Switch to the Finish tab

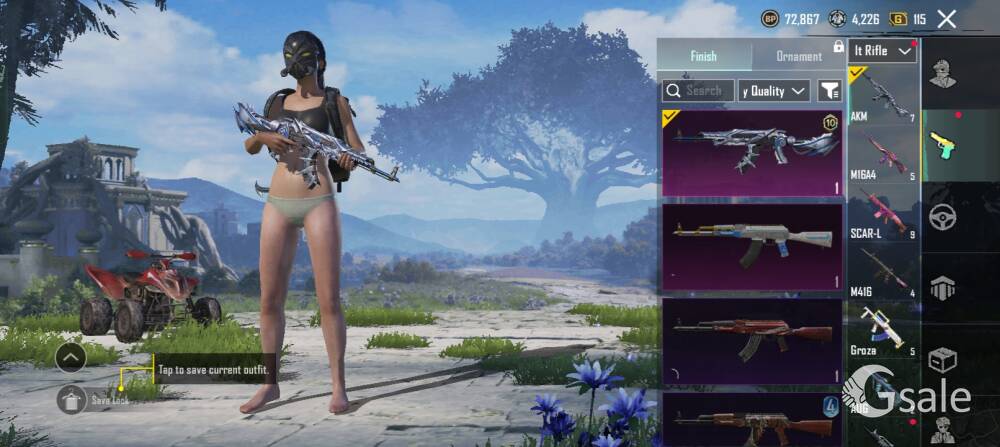(703, 56)
